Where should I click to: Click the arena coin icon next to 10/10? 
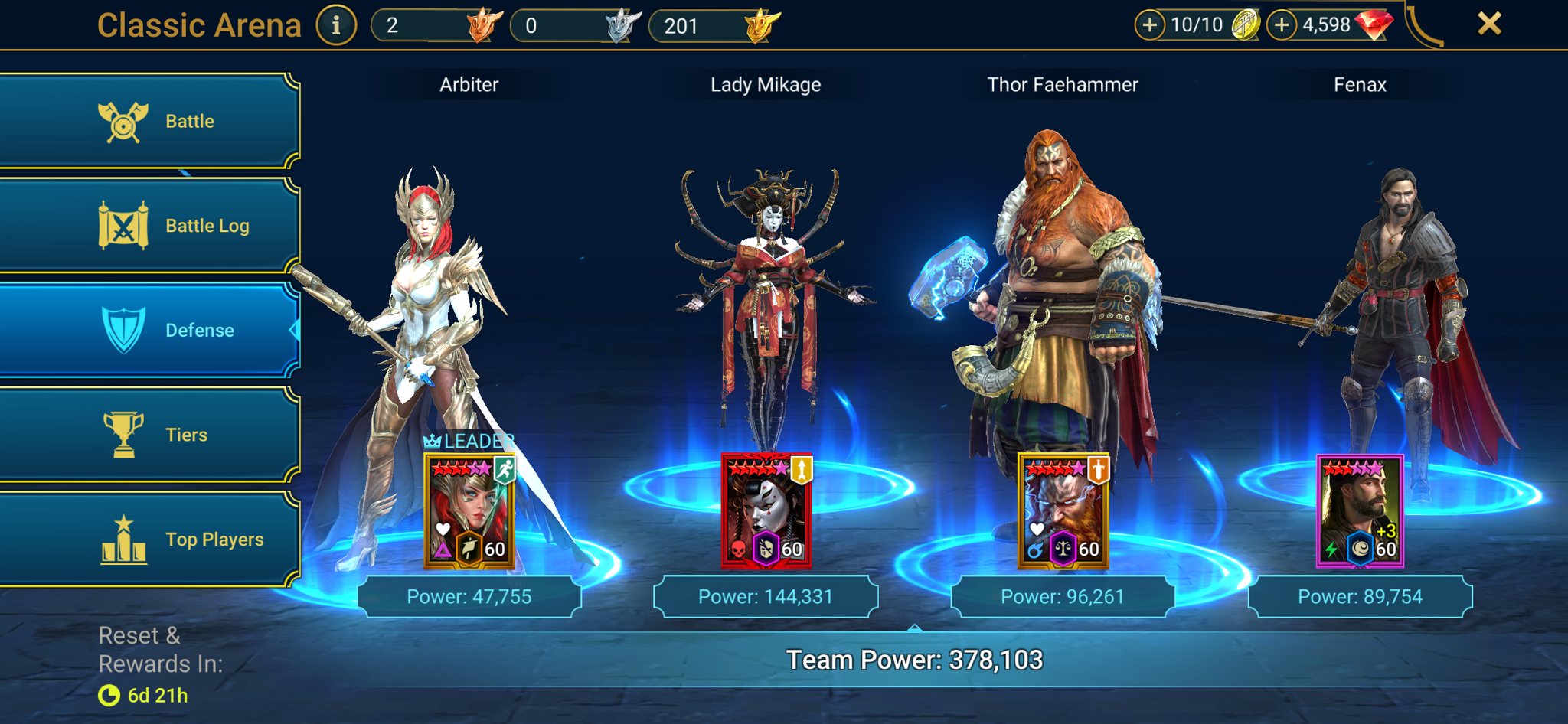tap(1247, 24)
